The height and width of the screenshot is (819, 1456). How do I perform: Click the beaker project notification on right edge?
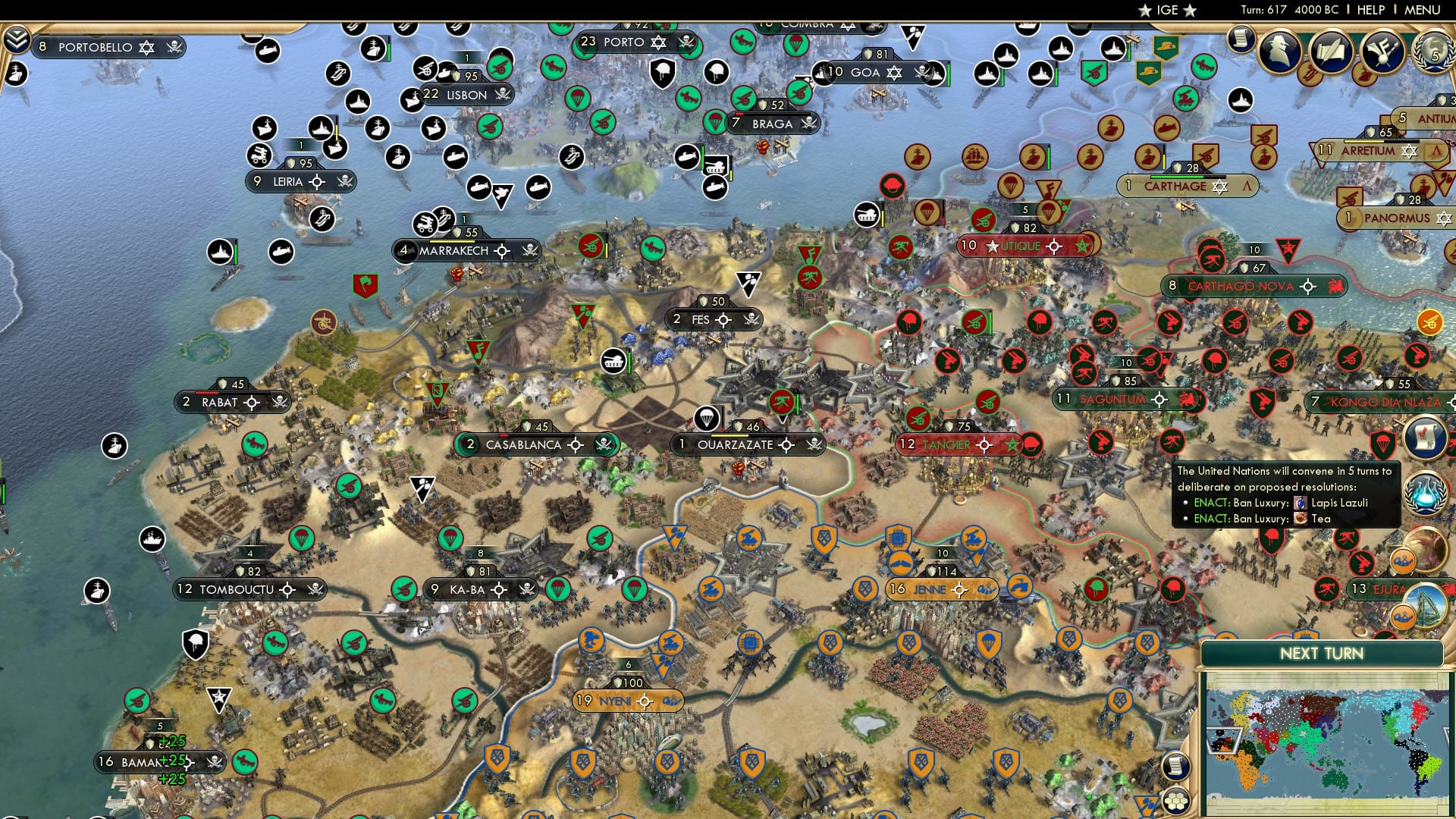(x=1426, y=494)
